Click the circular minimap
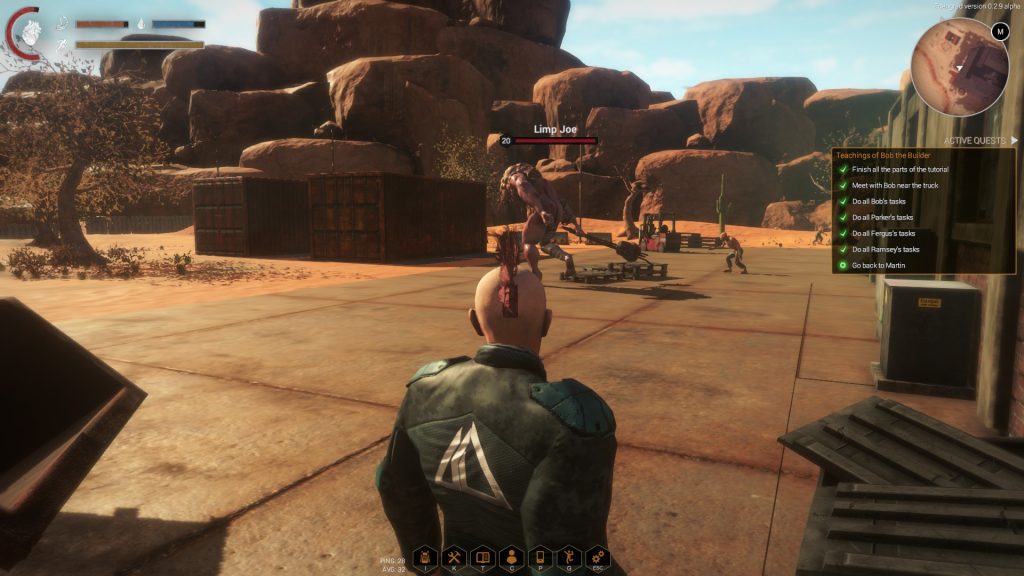The image size is (1024, 576). (x=960, y=68)
